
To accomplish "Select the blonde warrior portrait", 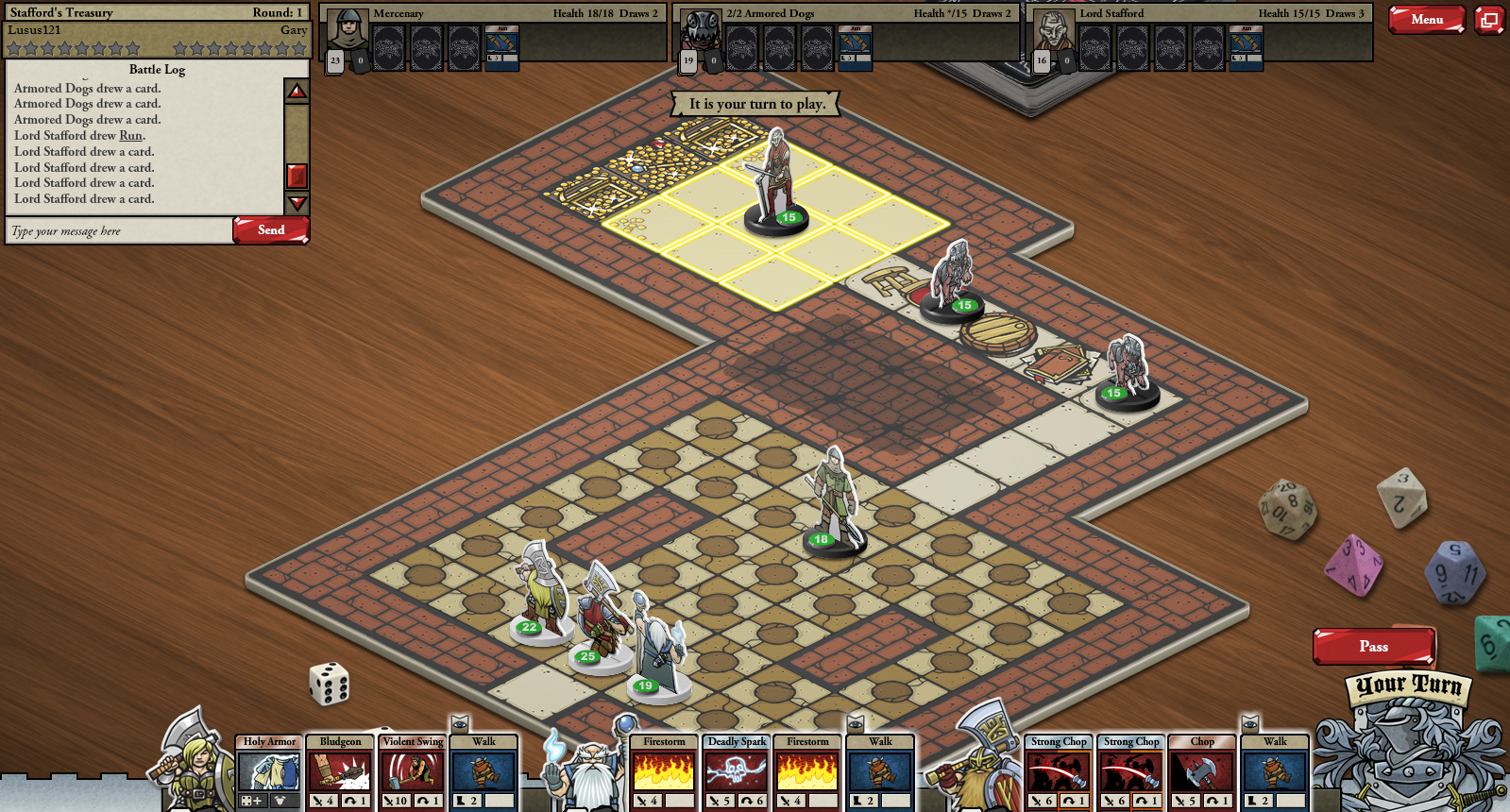I will (x=196, y=765).
